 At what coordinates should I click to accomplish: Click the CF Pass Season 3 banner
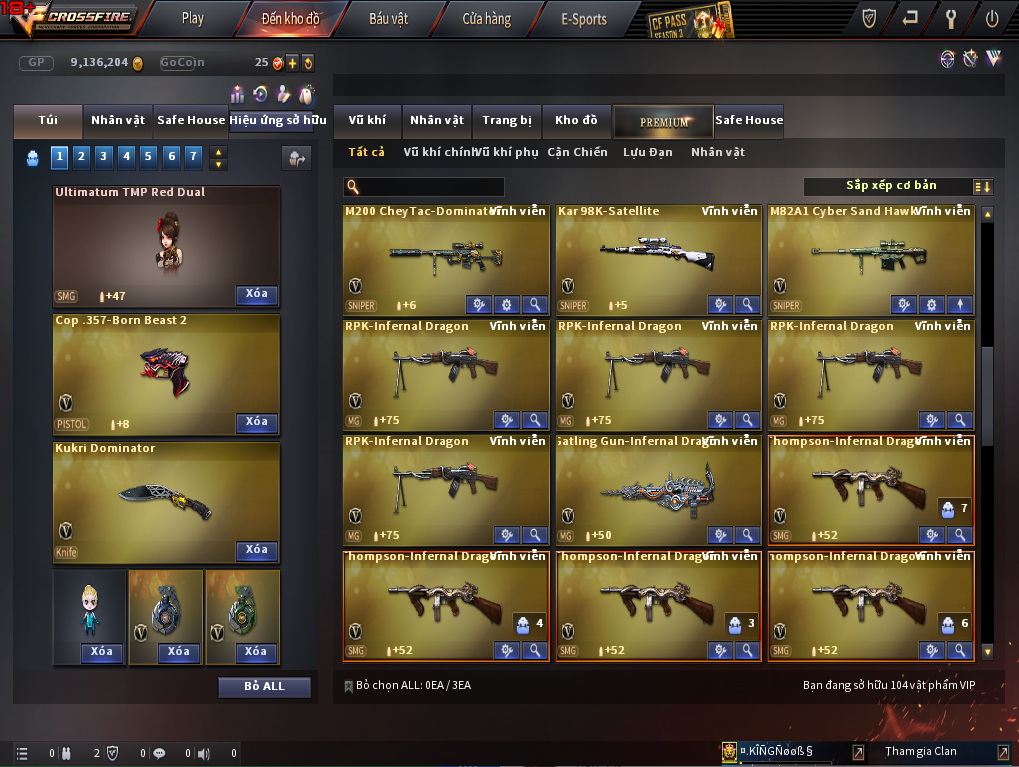(690, 20)
